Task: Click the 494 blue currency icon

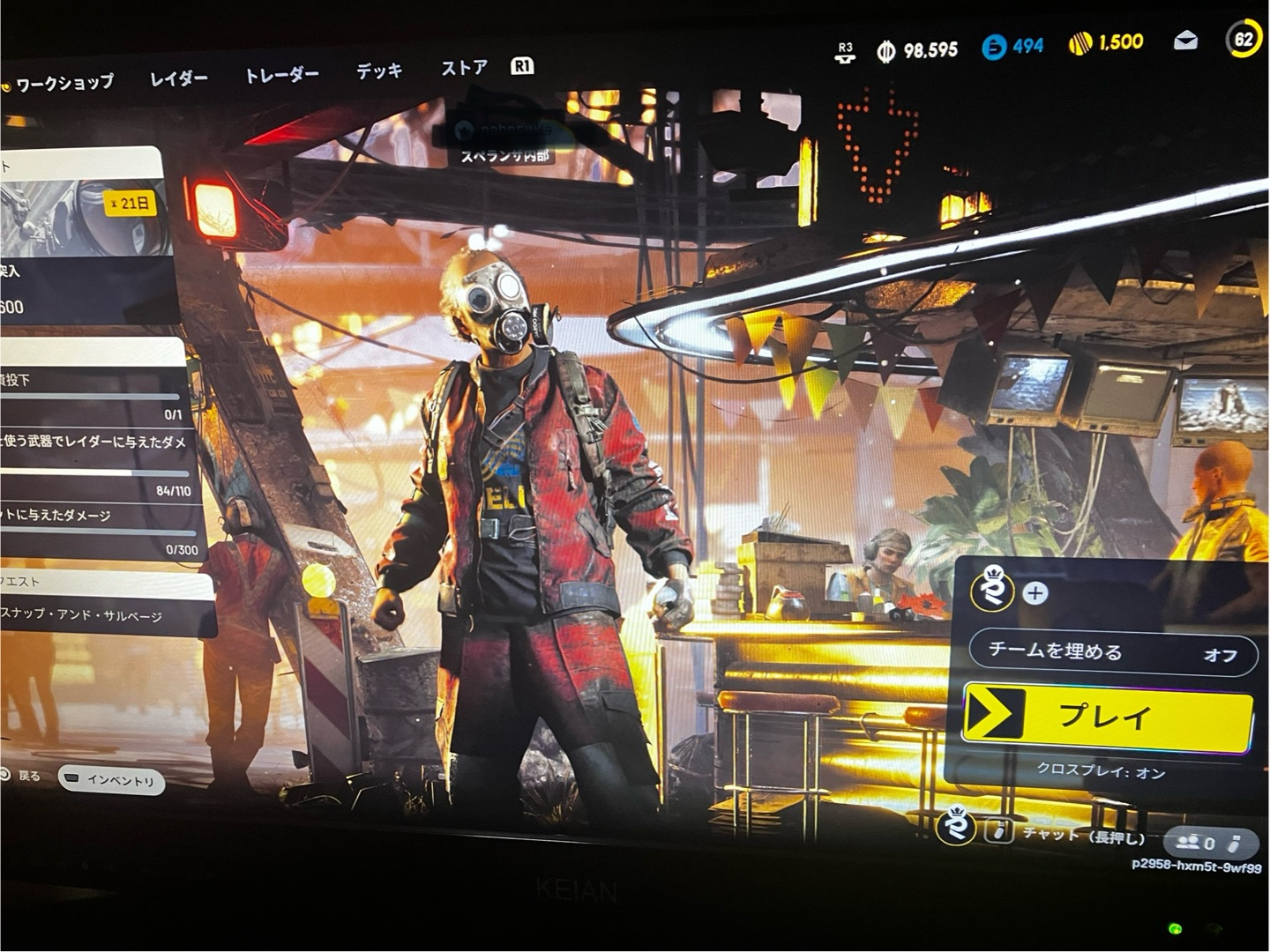Action: tap(1012, 46)
